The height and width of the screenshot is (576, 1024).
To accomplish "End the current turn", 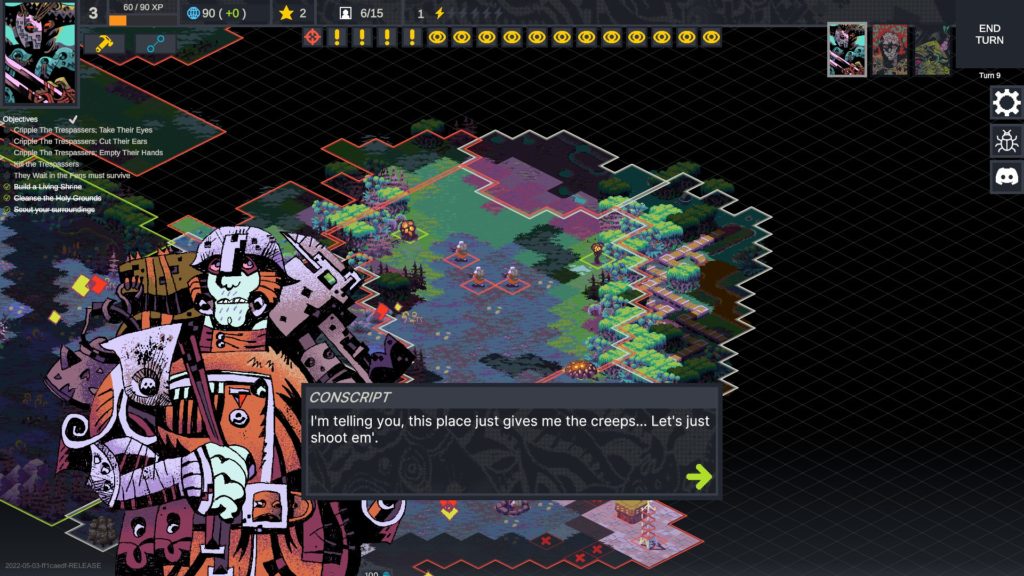I will click(x=989, y=33).
